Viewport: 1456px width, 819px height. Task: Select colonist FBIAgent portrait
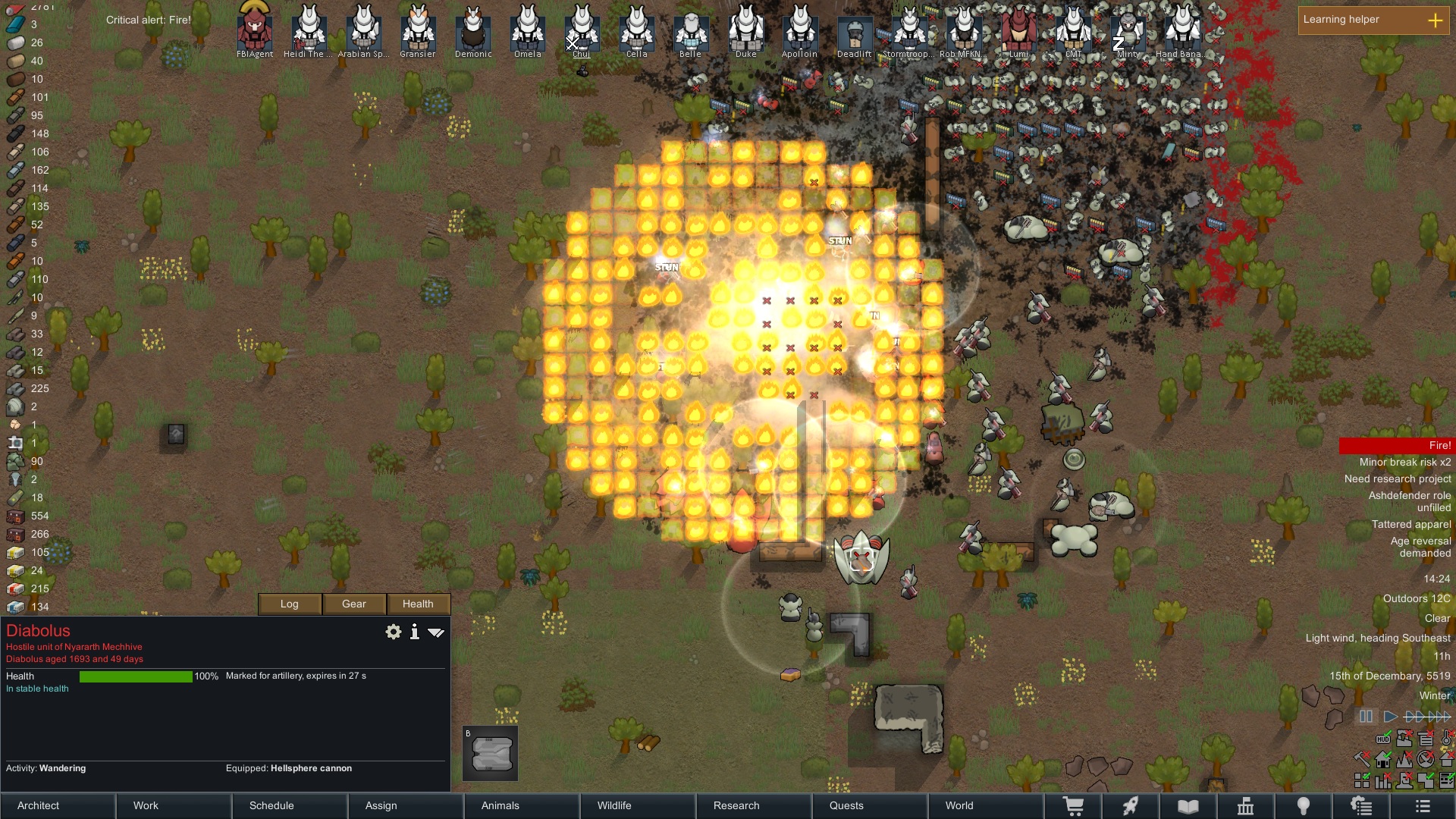point(255,29)
